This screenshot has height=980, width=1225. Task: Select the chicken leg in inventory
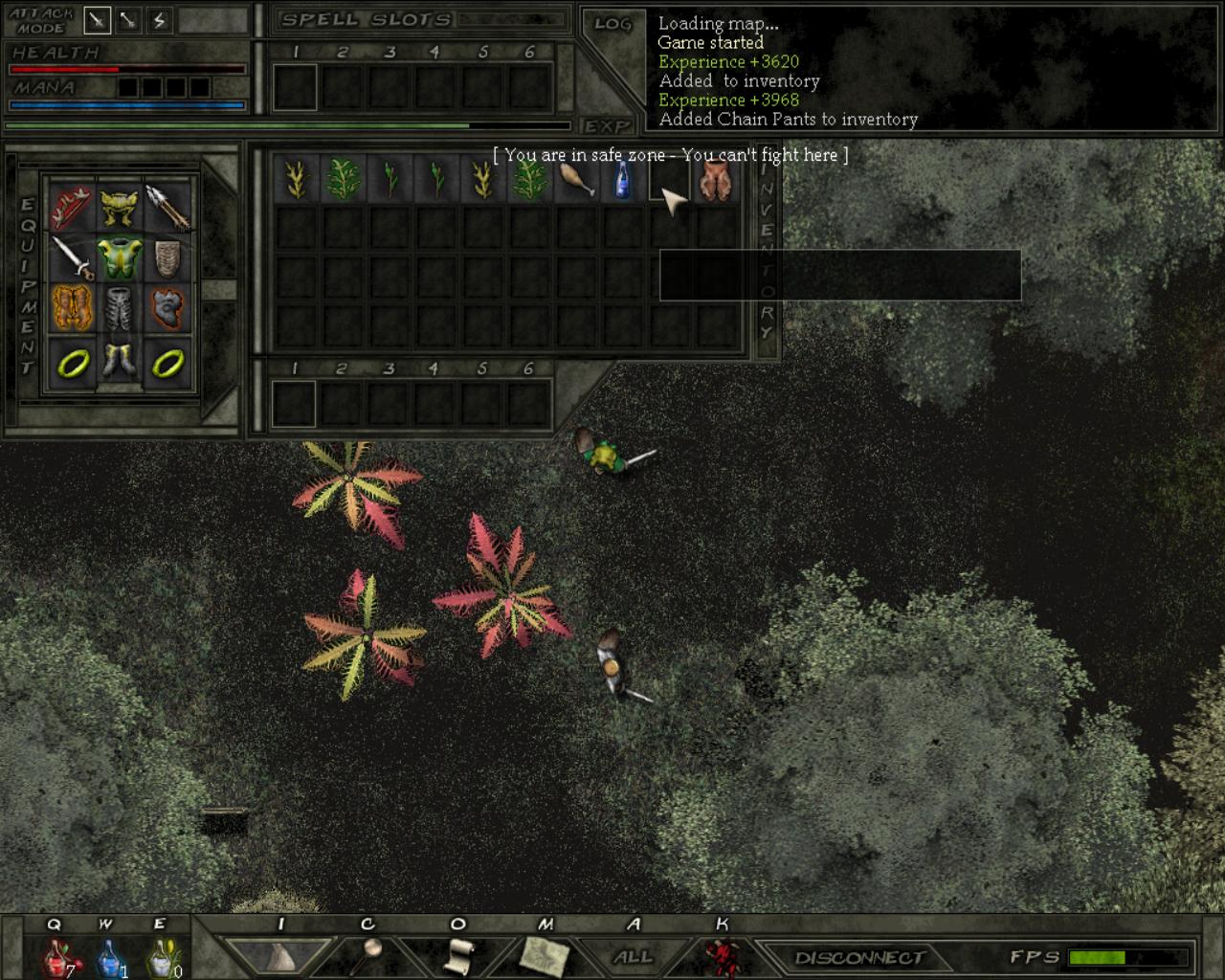[x=576, y=179]
